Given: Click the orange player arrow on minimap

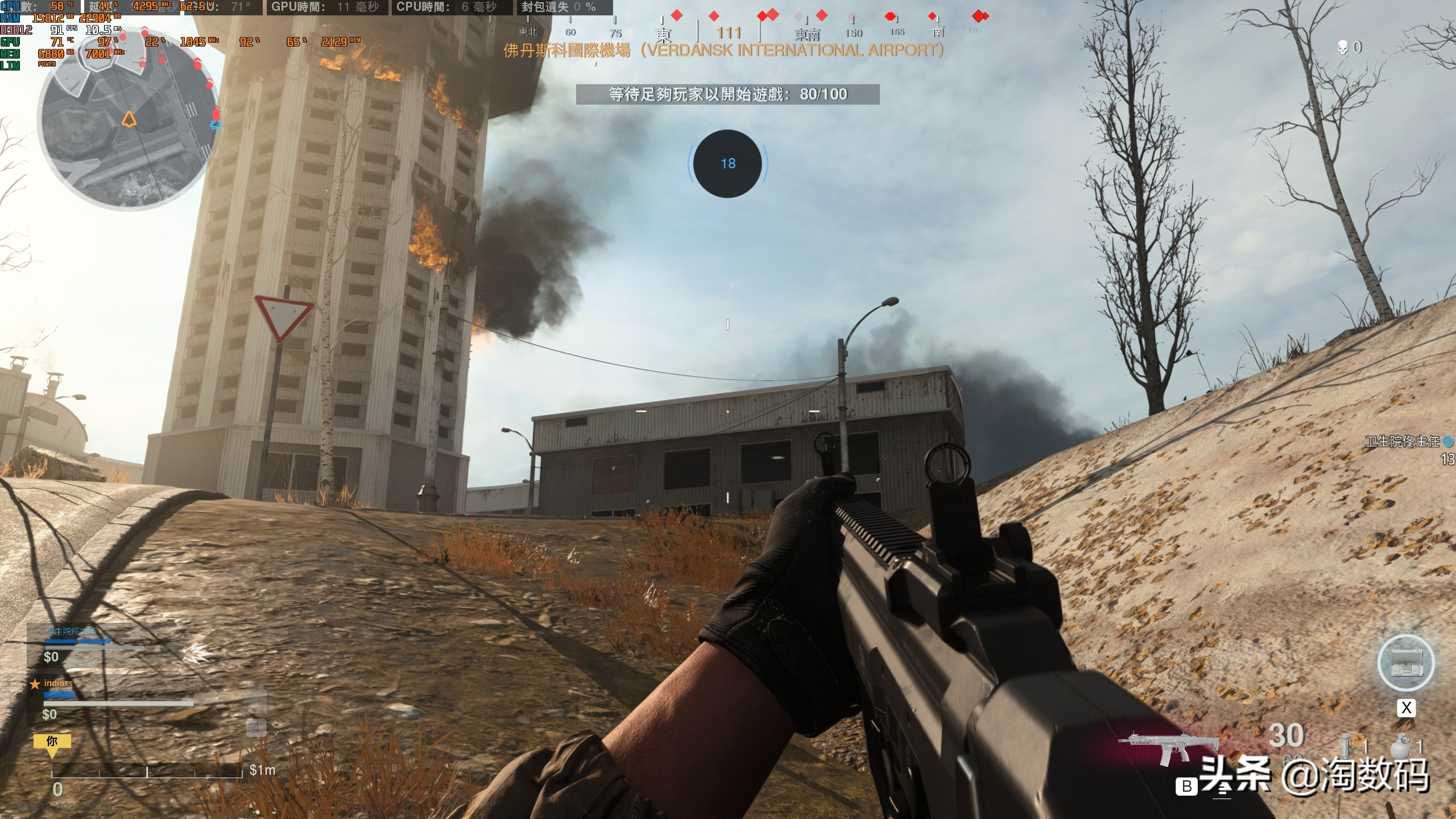Looking at the screenshot, I should [129, 119].
